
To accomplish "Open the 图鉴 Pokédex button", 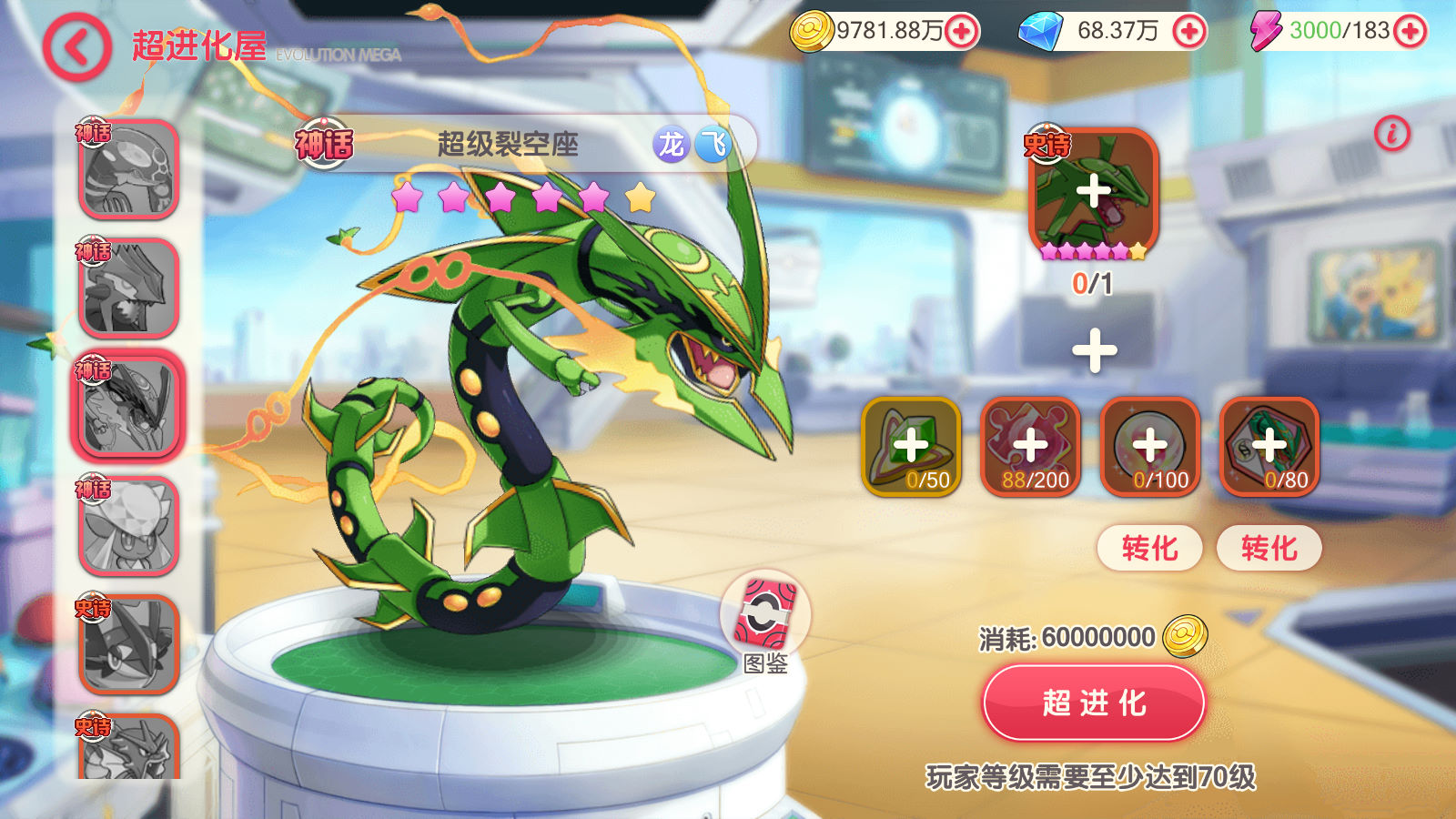I will 765,617.
